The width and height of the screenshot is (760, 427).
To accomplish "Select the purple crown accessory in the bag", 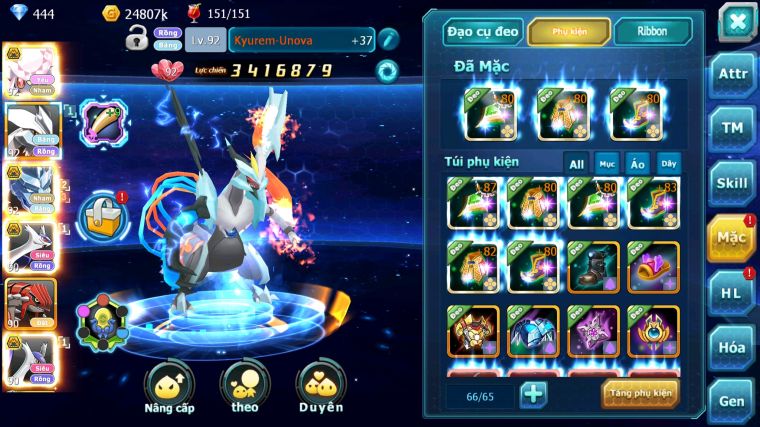I will coord(653,267).
